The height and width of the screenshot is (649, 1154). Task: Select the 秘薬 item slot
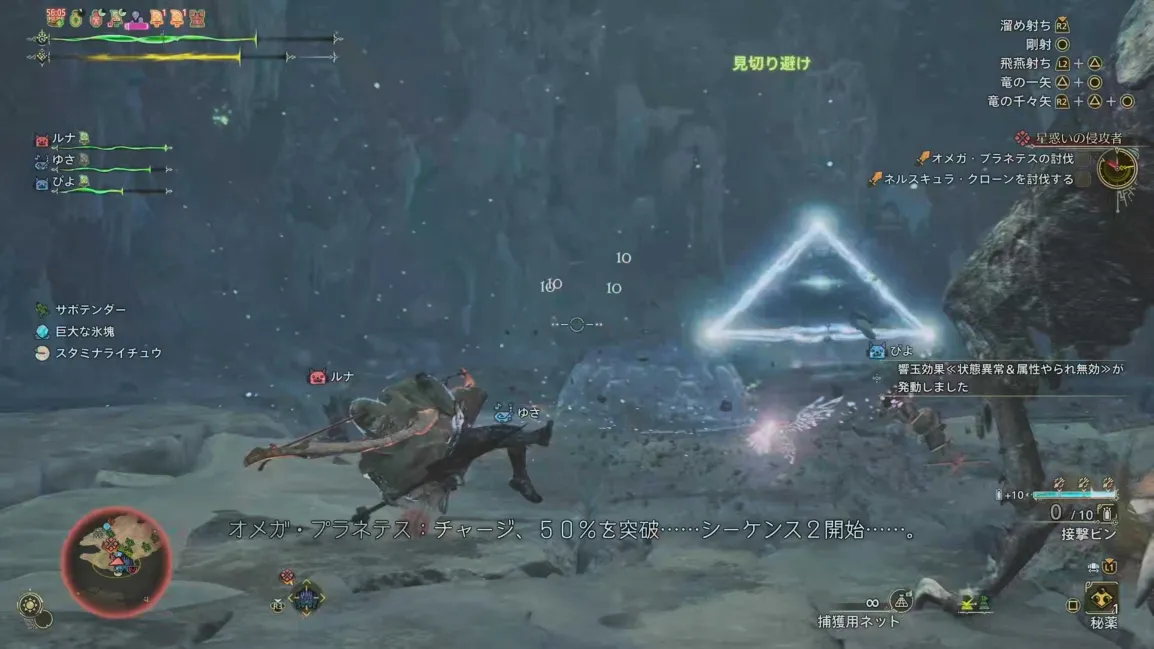[1104, 600]
